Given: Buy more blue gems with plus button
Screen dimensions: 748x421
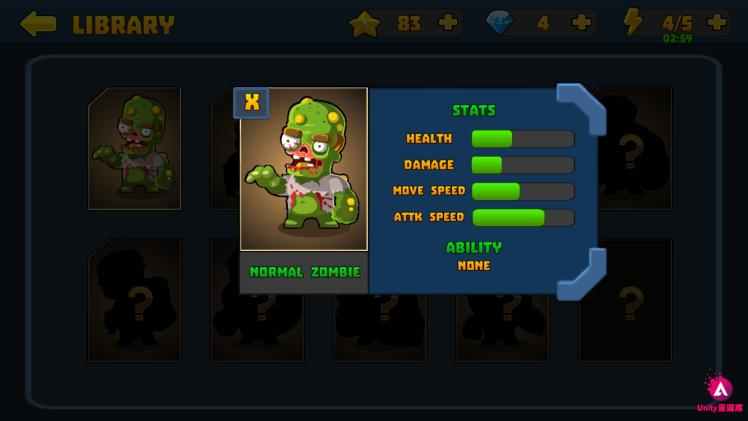Looking at the screenshot, I should coord(581,22).
